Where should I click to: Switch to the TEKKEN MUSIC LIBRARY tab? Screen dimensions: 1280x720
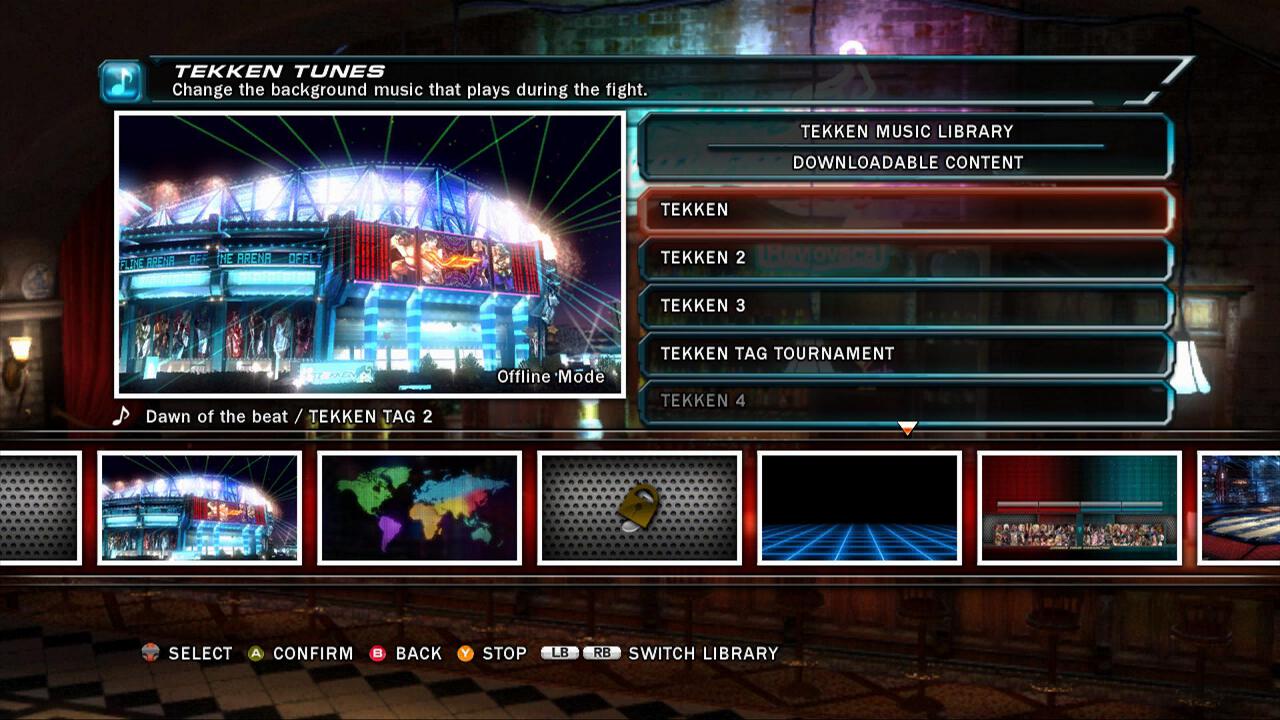point(905,131)
